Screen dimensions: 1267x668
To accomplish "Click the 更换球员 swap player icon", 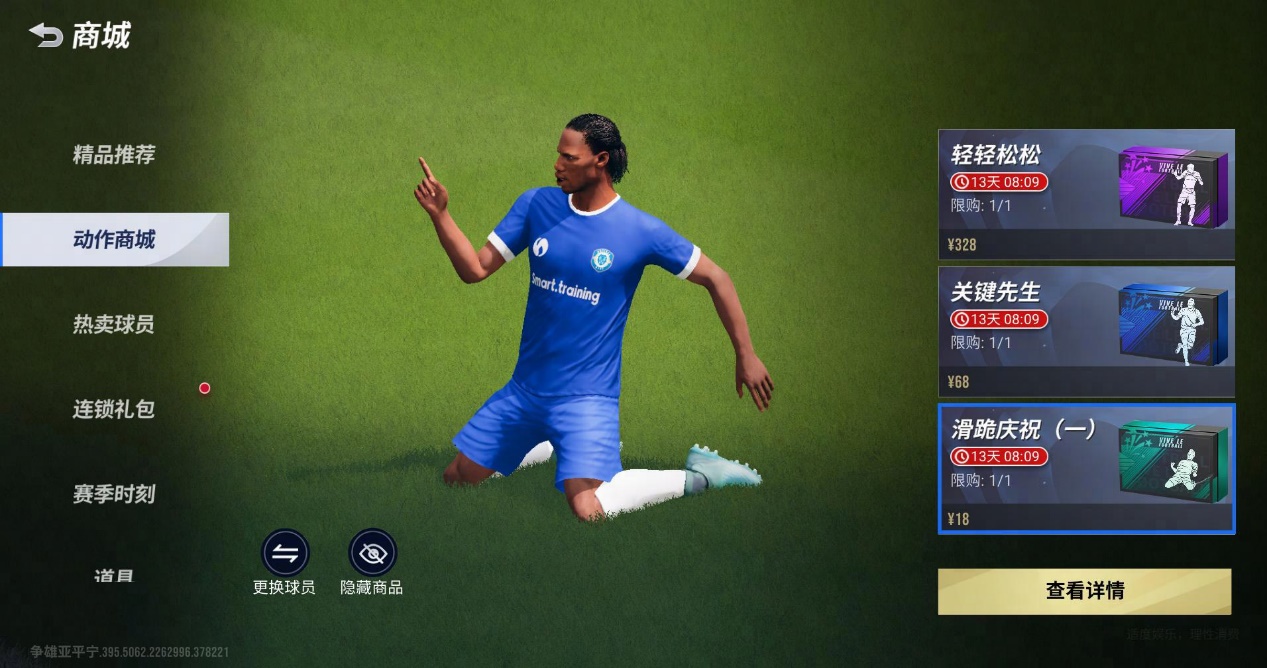I will click(285, 553).
